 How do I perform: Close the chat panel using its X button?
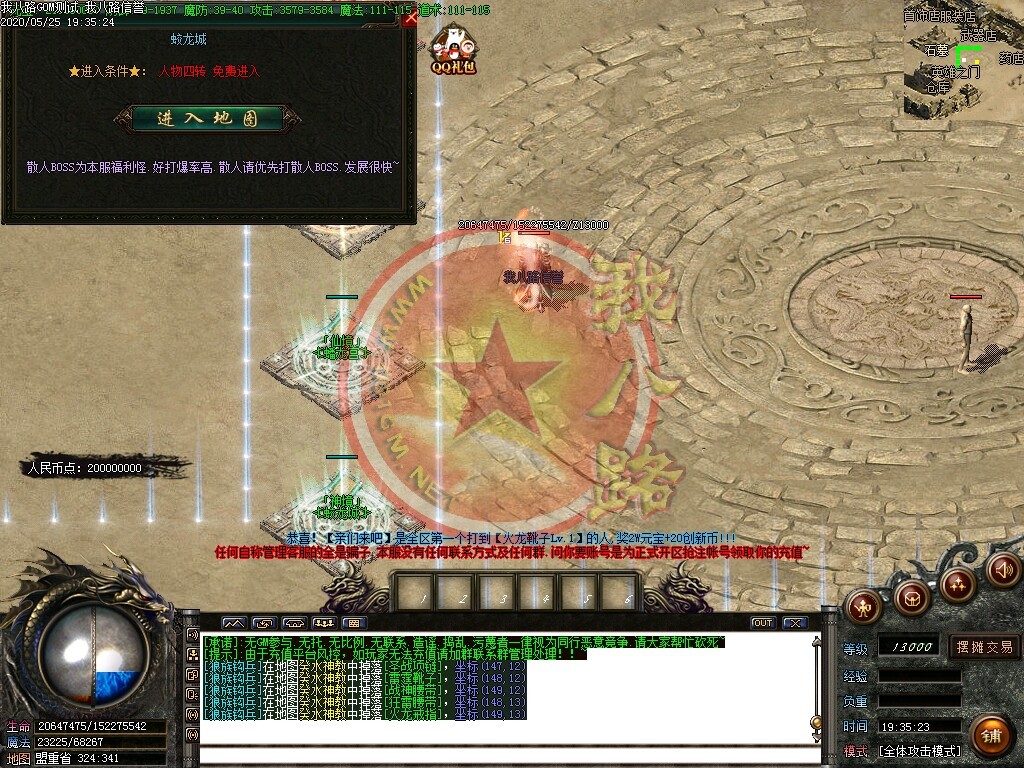[794, 623]
